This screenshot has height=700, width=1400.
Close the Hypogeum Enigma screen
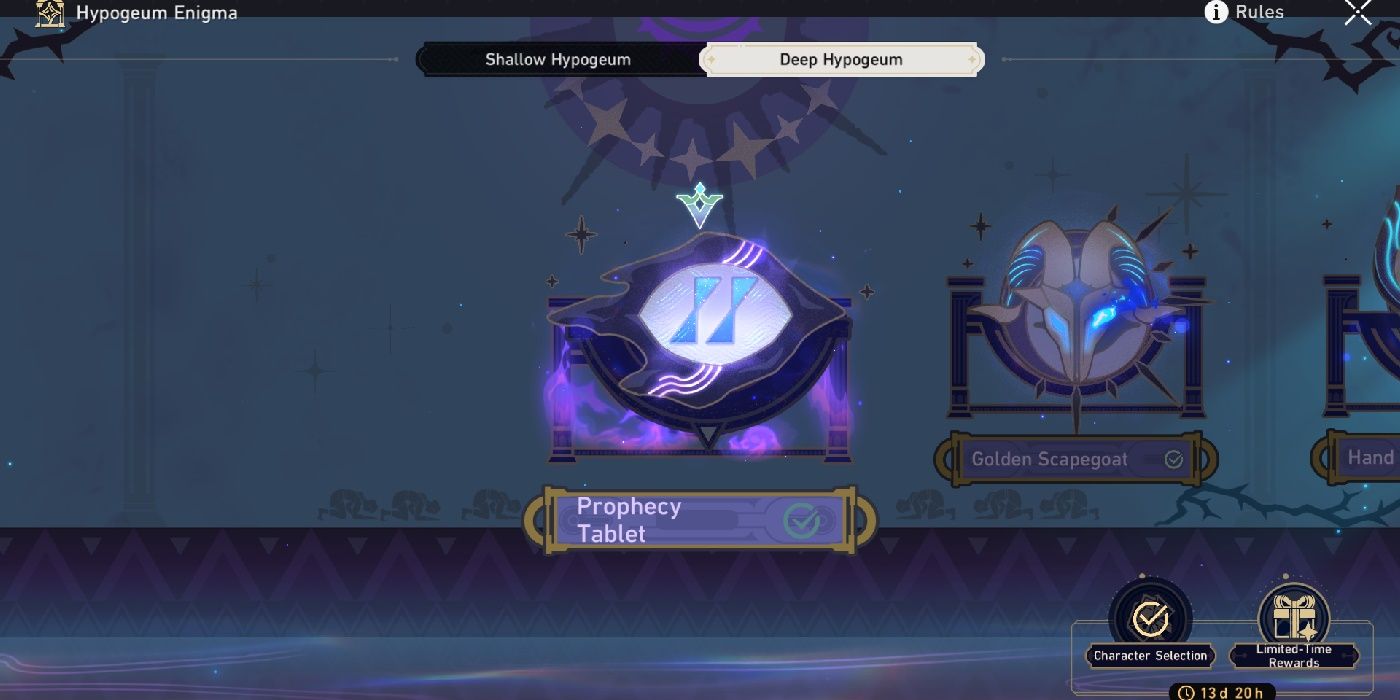pos(1358,12)
